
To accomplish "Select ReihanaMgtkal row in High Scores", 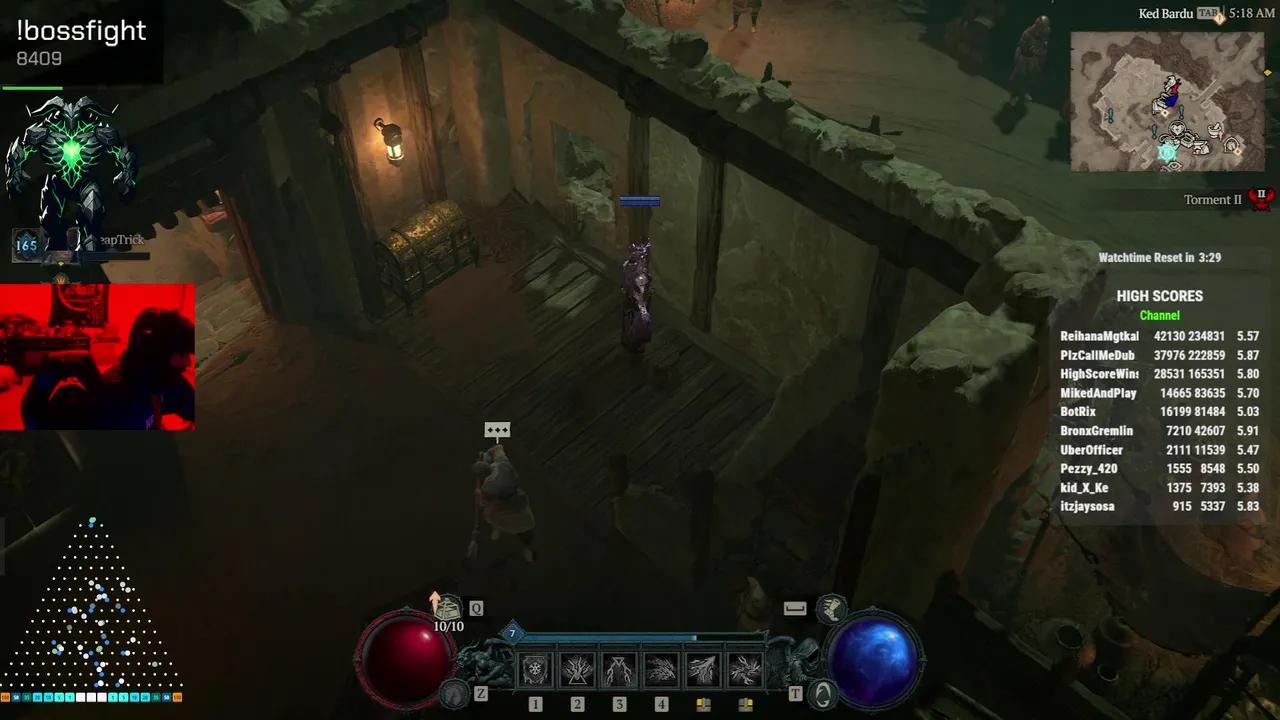I will point(1159,337).
